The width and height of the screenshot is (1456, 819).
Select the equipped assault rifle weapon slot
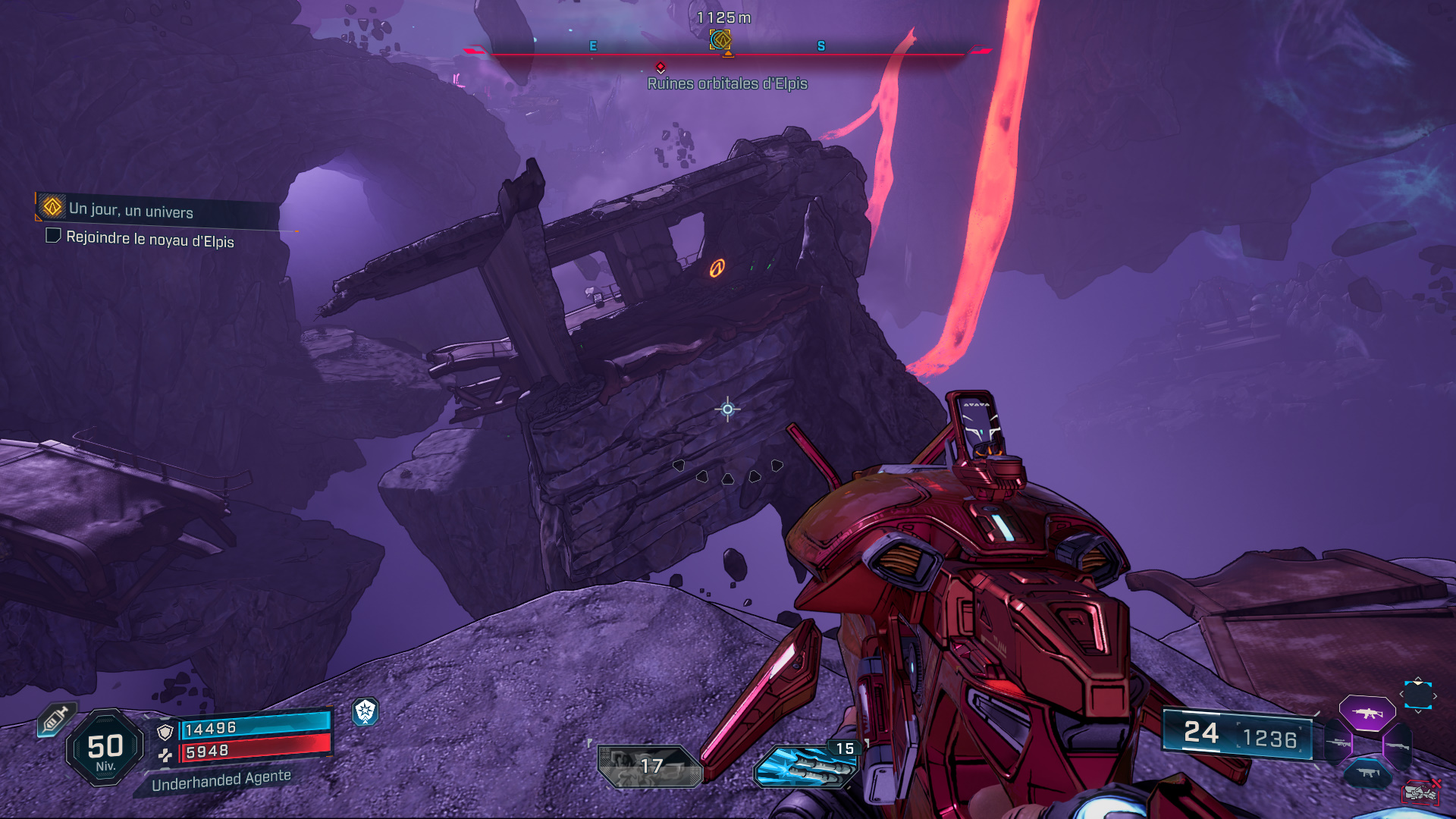1367,714
